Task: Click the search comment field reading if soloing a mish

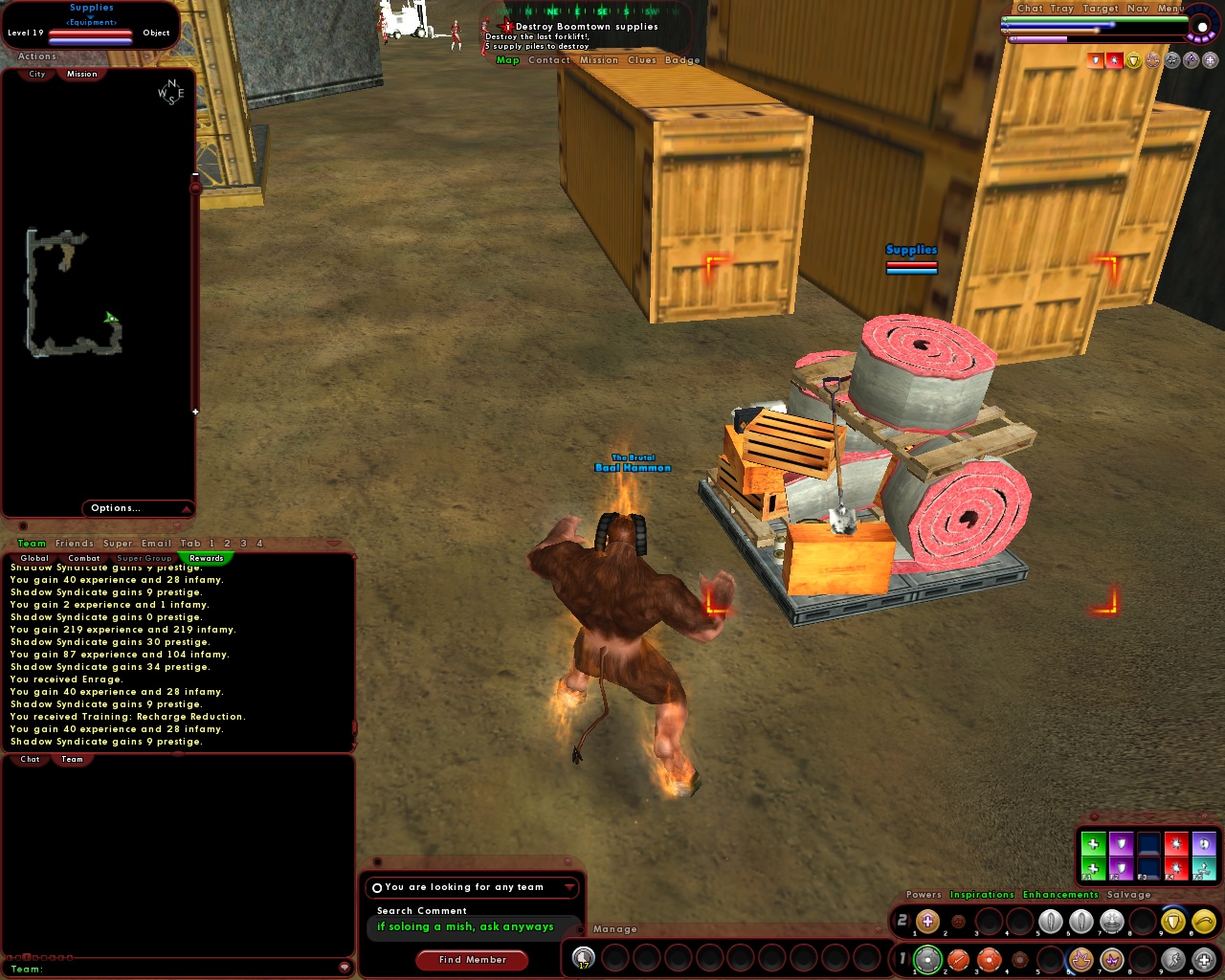Action: click(463, 926)
